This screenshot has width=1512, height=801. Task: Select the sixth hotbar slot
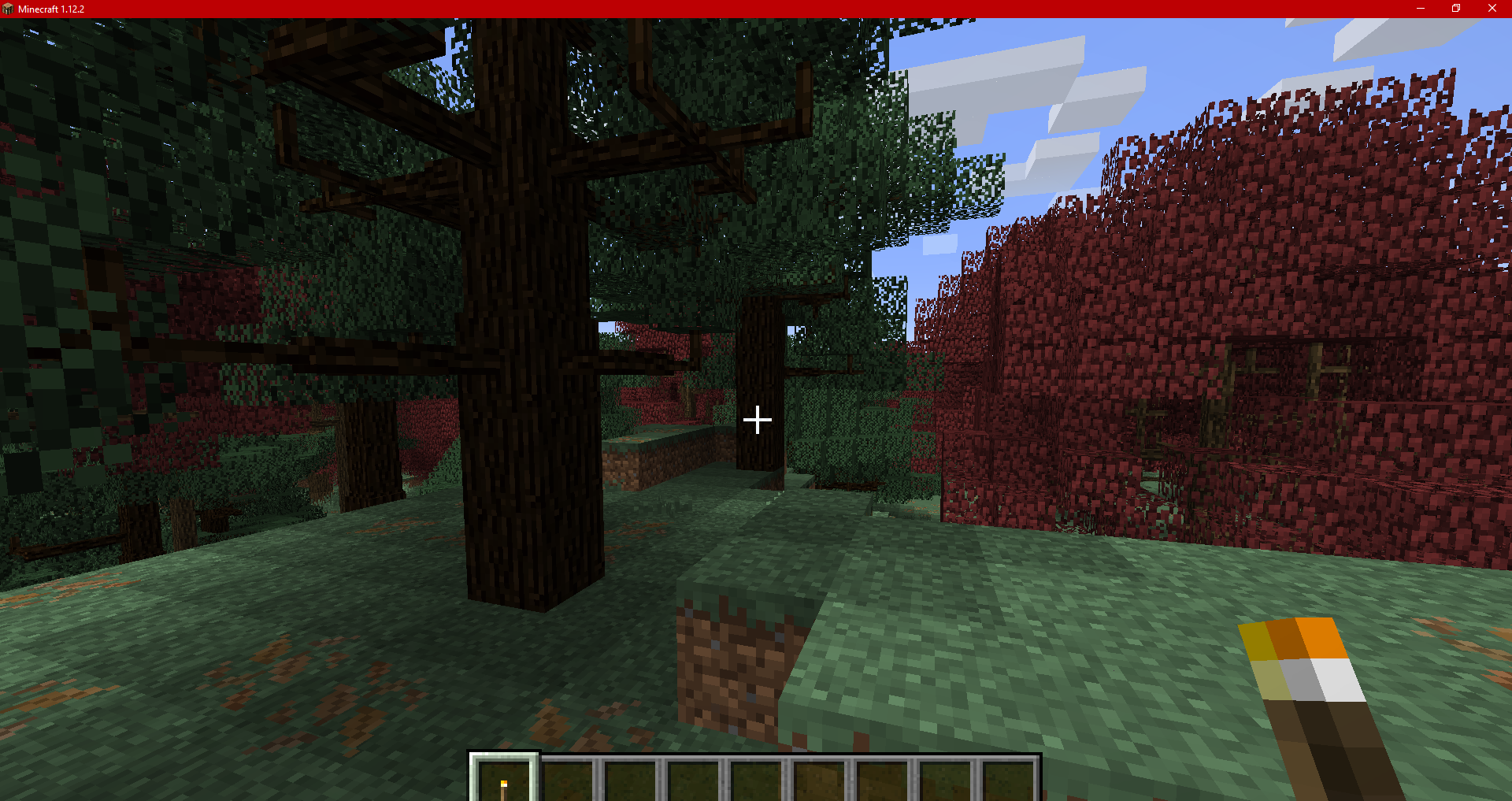820,780
